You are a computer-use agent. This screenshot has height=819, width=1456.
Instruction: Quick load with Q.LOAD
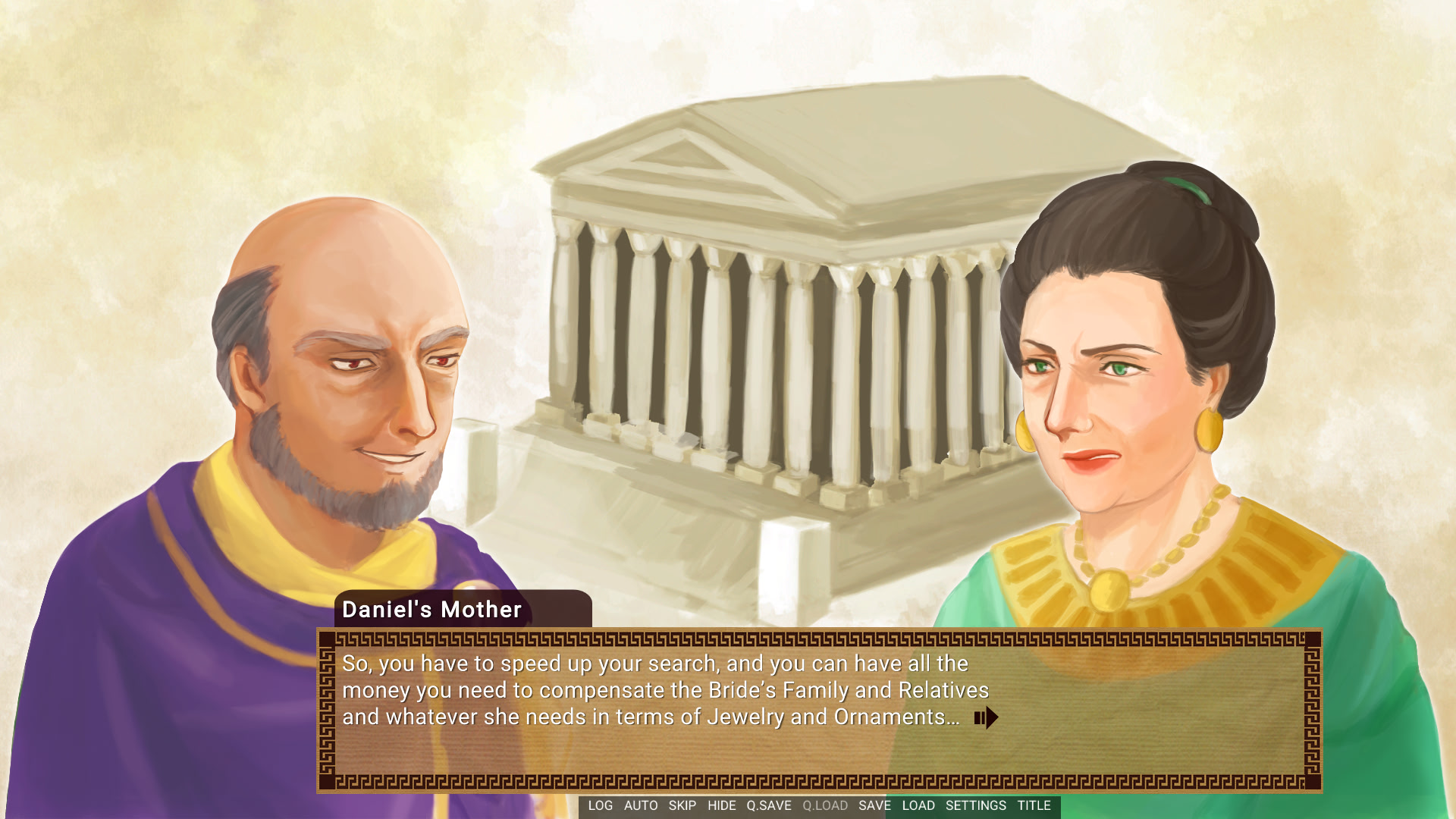[x=825, y=806]
